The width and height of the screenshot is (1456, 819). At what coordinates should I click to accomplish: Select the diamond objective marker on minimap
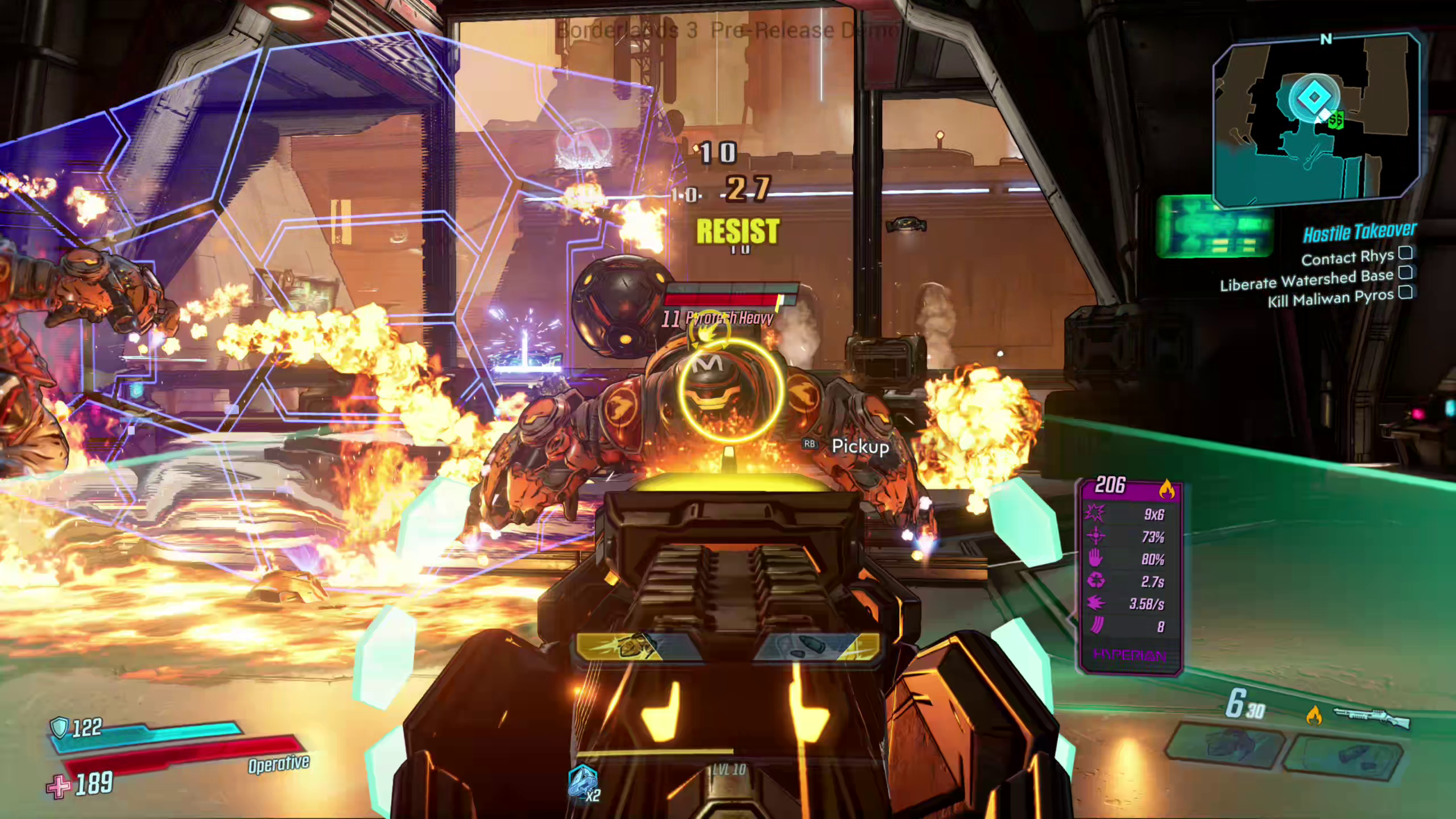pos(1313,97)
